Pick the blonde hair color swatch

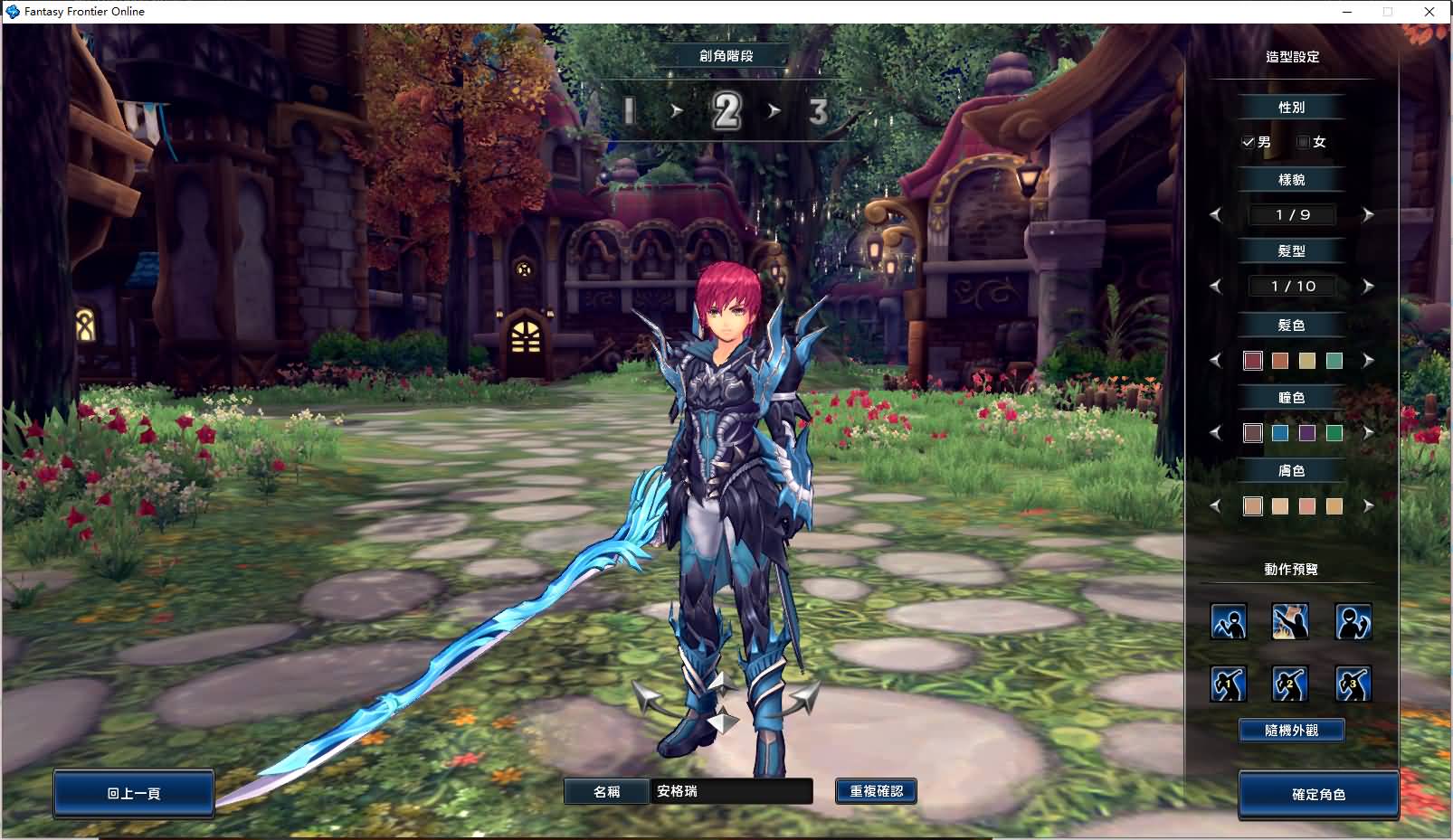click(1306, 361)
